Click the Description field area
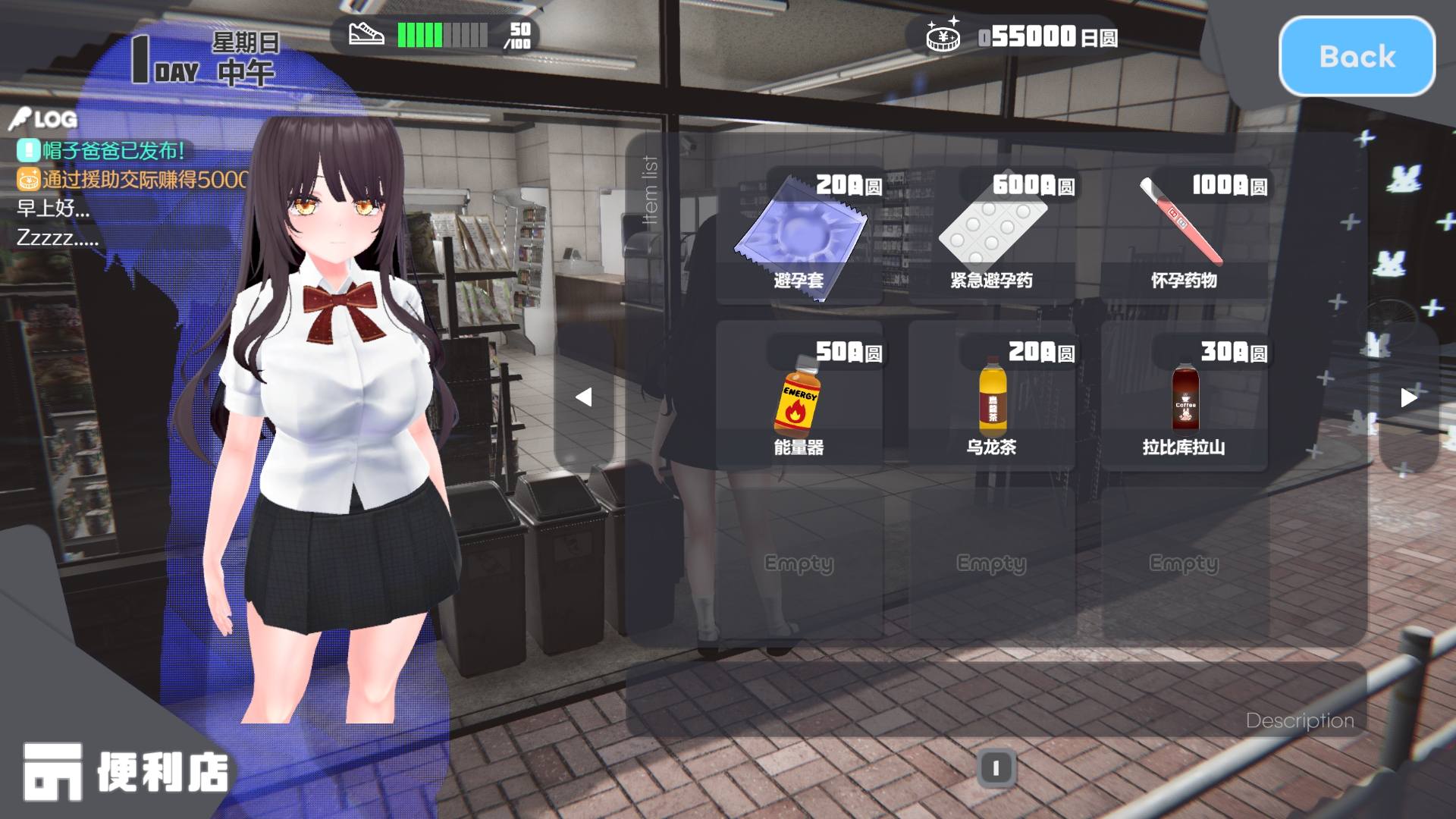The height and width of the screenshot is (819, 1456). 1298,721
